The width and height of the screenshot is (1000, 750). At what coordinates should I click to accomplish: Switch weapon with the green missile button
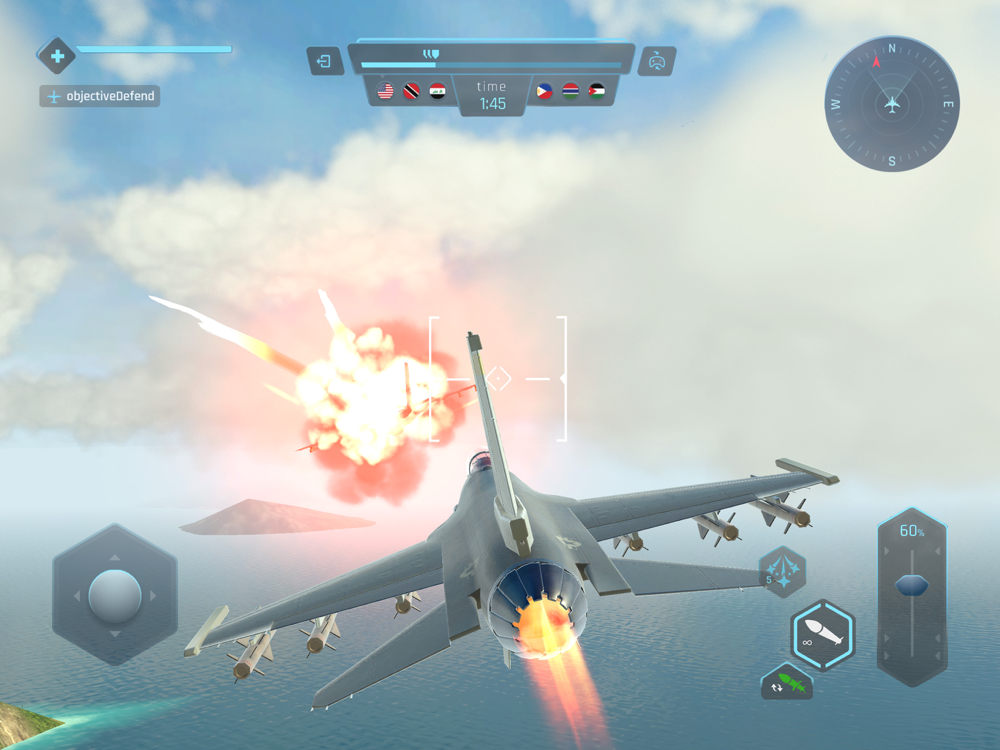[x=787, y=683]
